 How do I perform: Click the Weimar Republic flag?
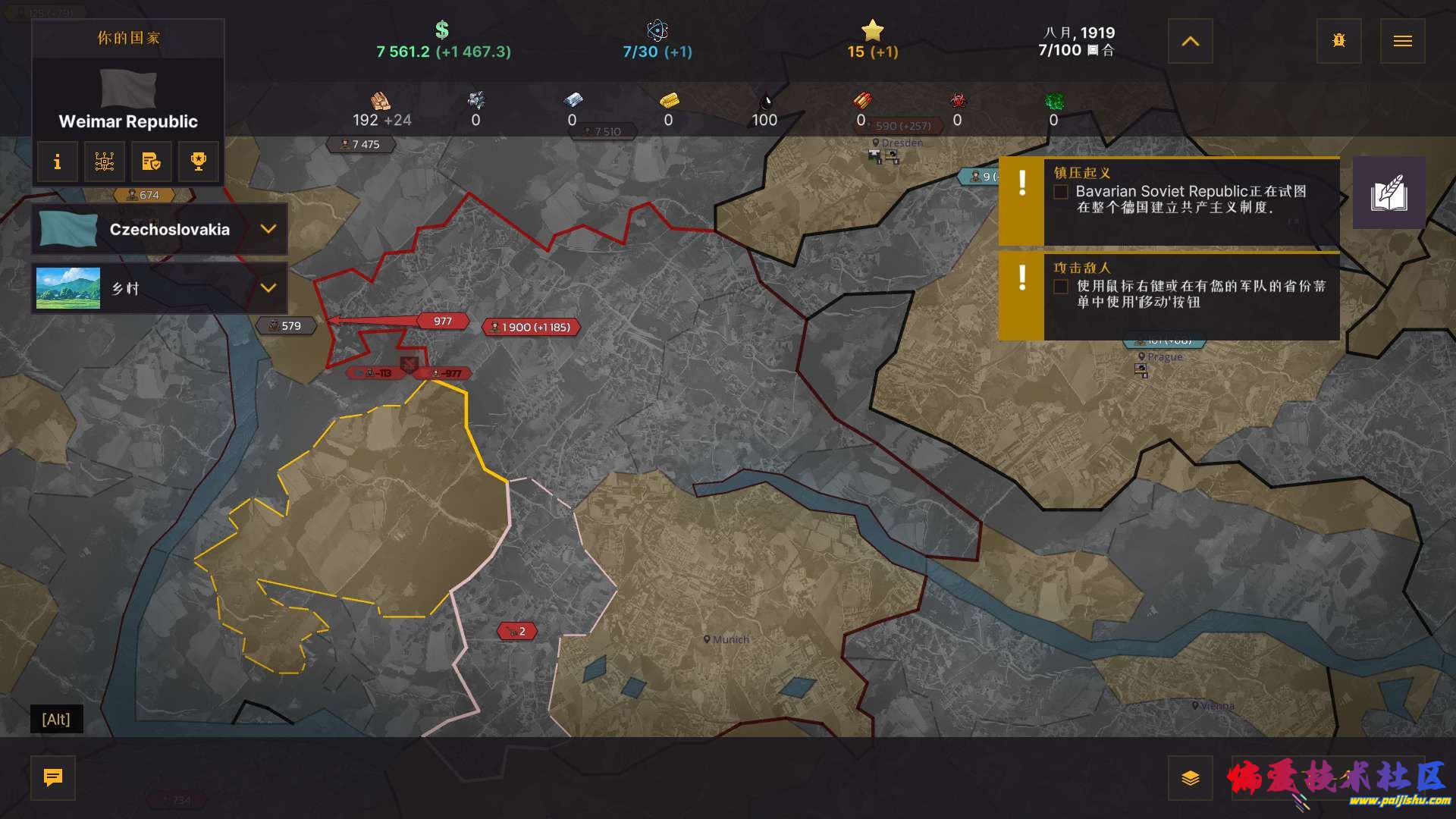128,88
